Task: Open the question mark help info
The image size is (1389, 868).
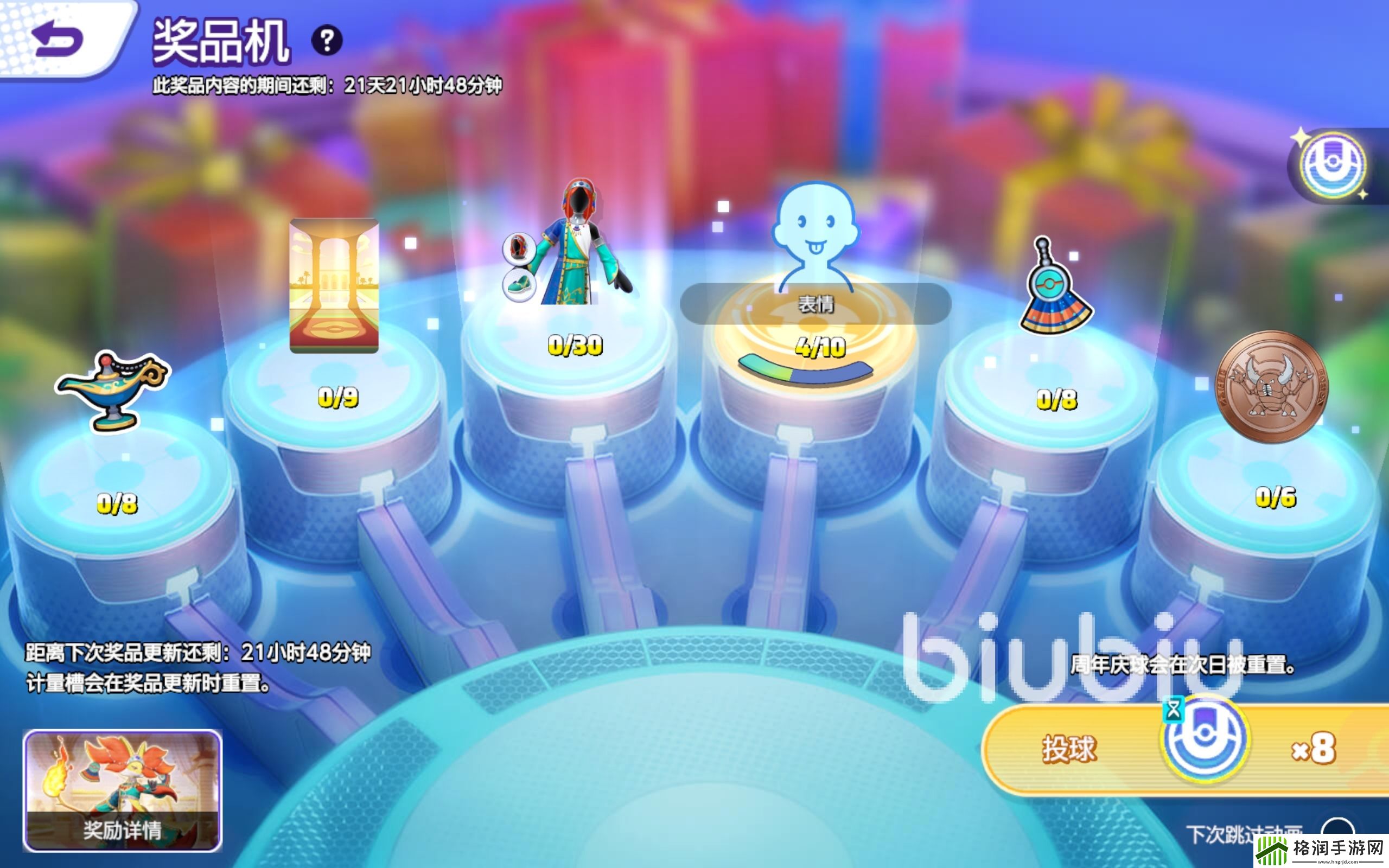Action: 327,40
